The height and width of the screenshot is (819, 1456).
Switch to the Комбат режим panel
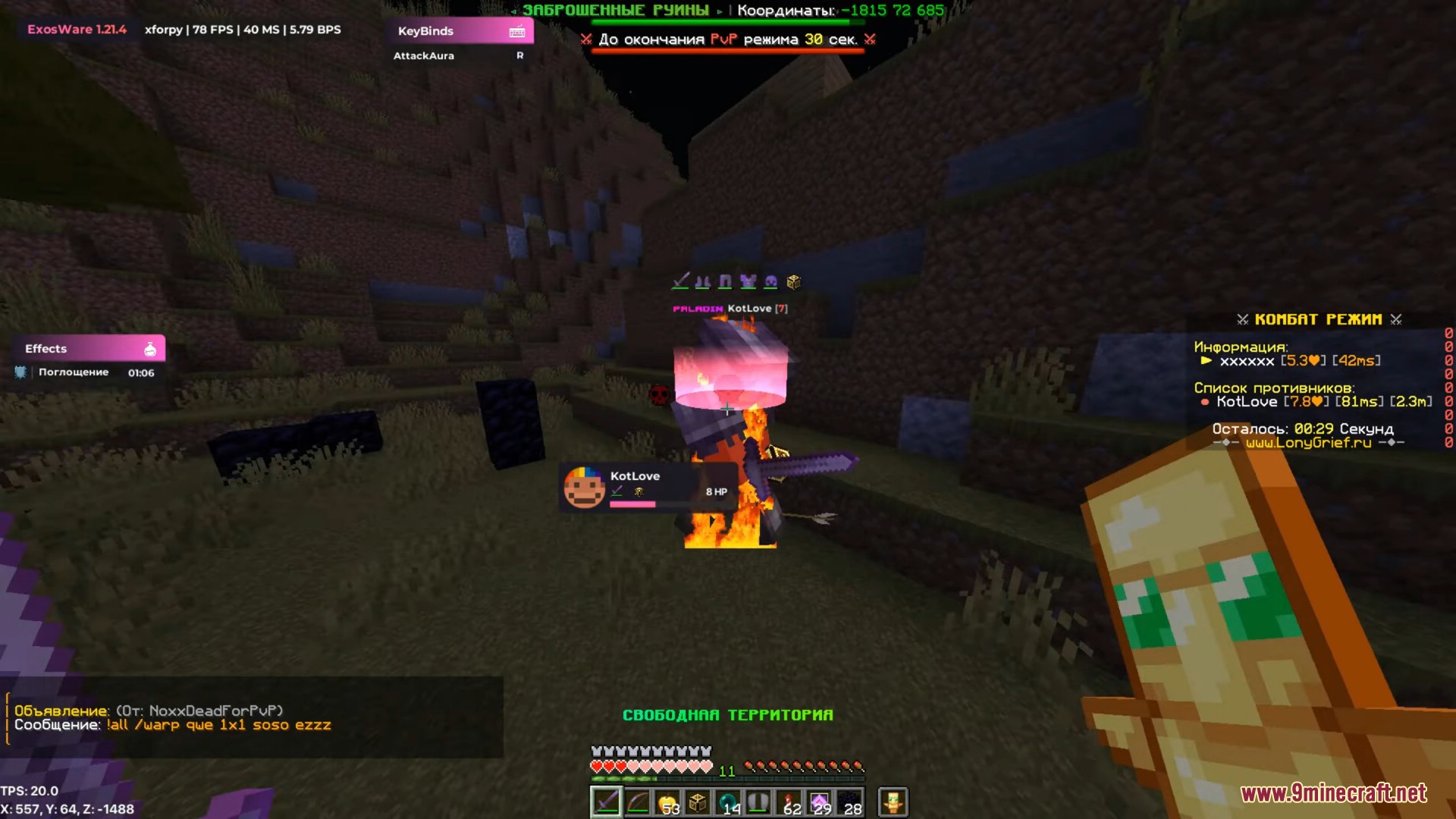pos(1319,318)
